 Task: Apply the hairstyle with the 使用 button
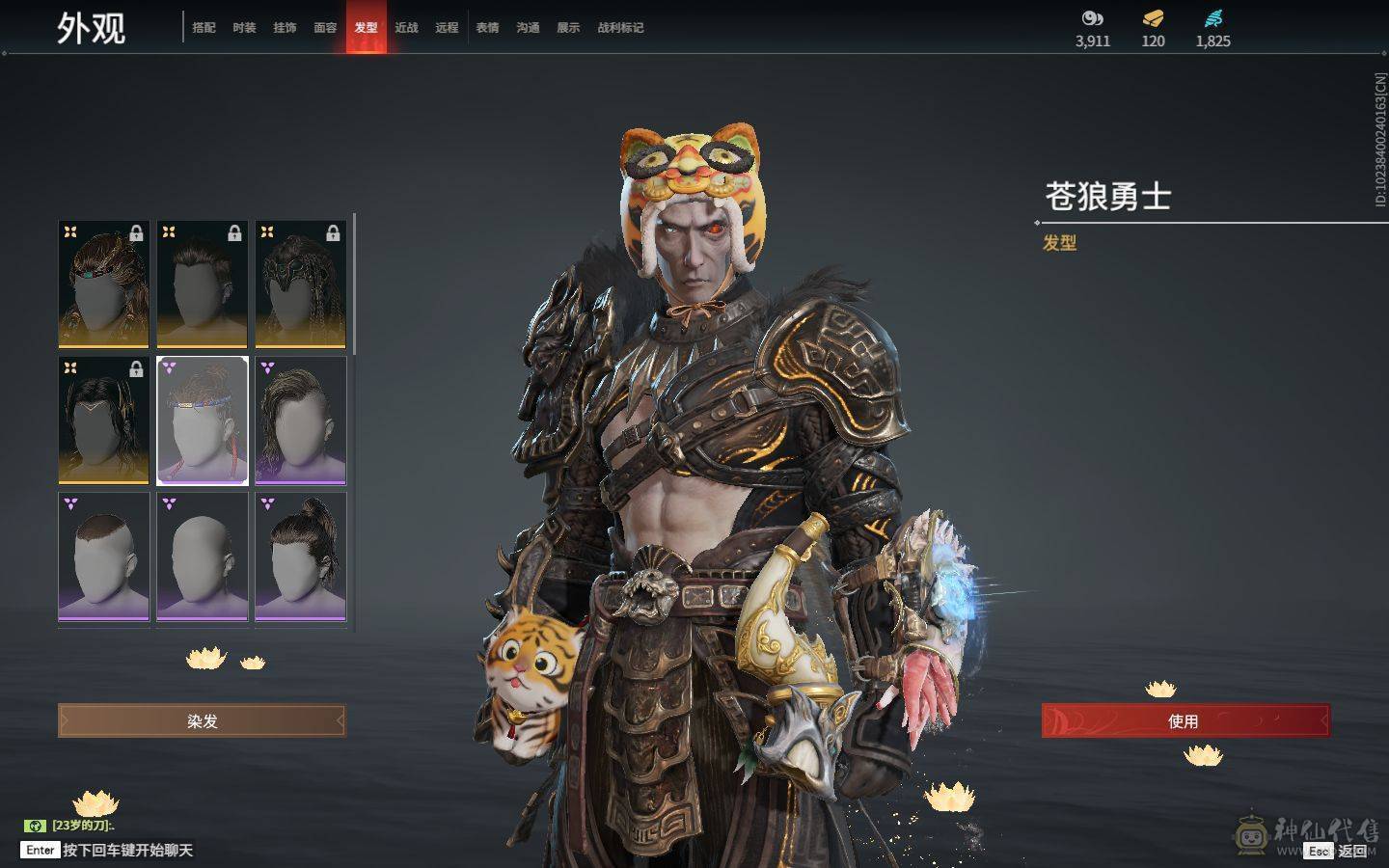(x=1185, y=720)
